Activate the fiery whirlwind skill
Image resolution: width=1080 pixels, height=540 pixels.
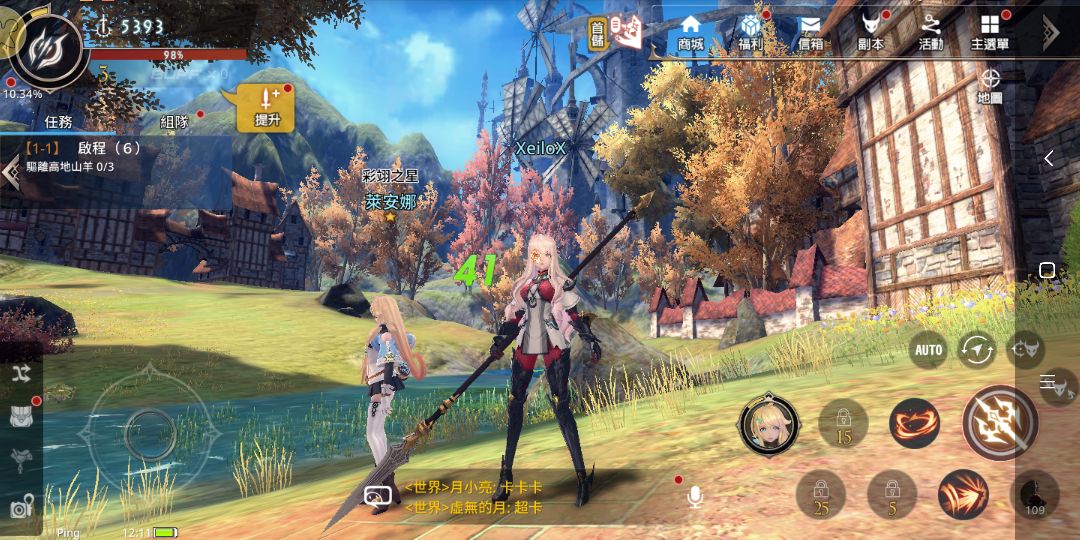(x=914, y=422)
